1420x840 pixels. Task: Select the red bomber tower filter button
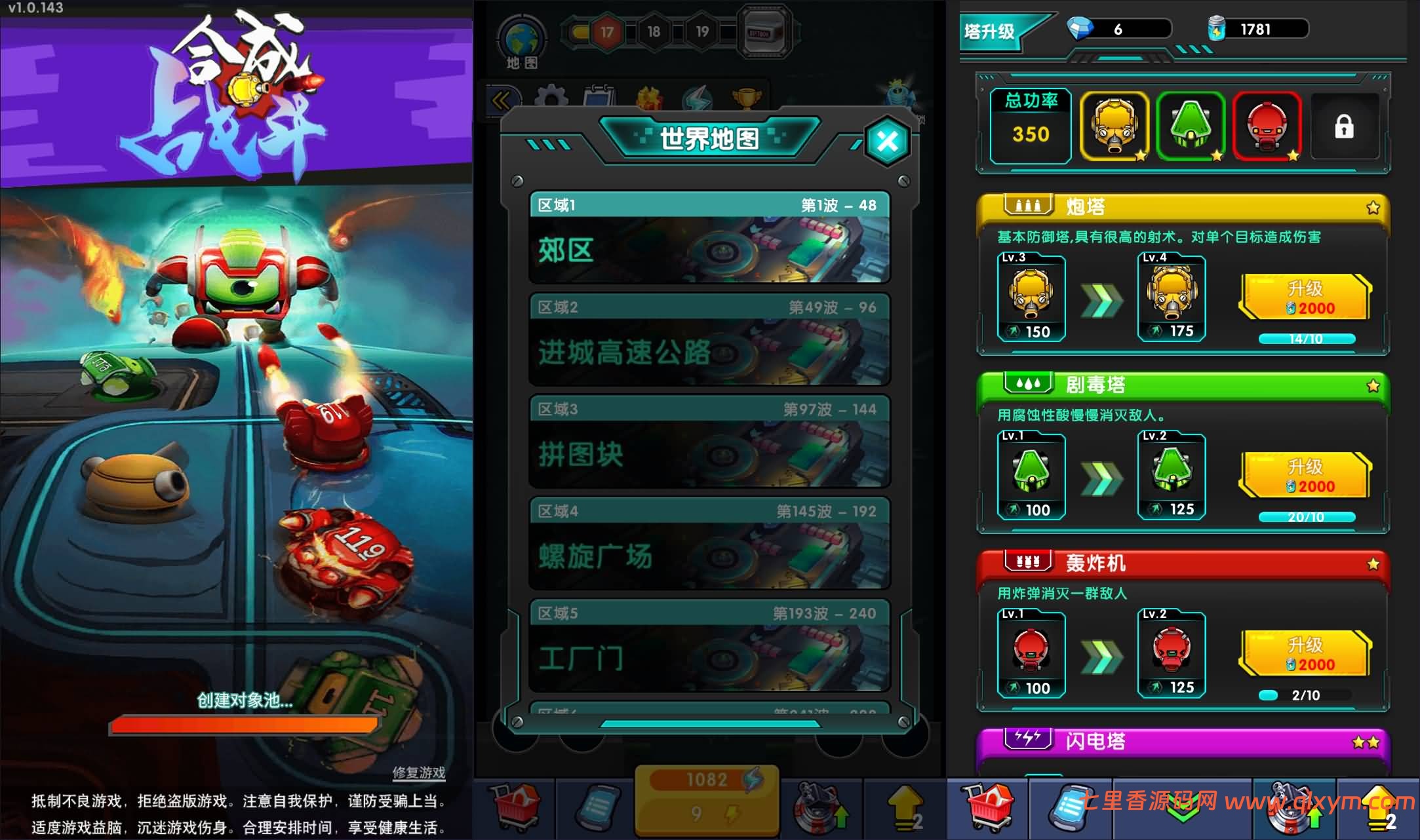(1268, 127)
